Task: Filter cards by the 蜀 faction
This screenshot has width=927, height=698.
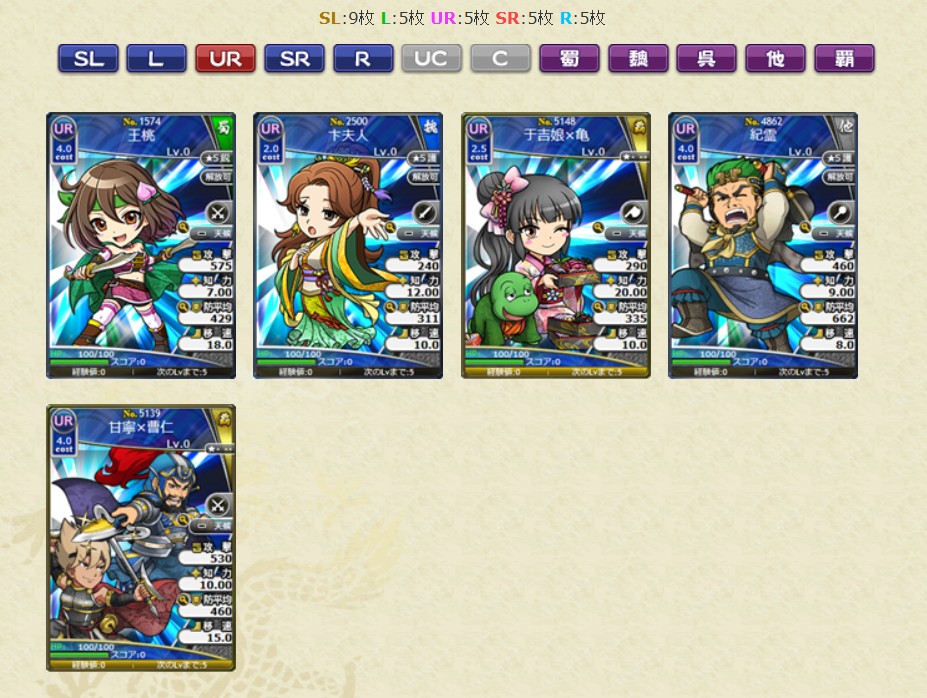Action: point(569,59)
